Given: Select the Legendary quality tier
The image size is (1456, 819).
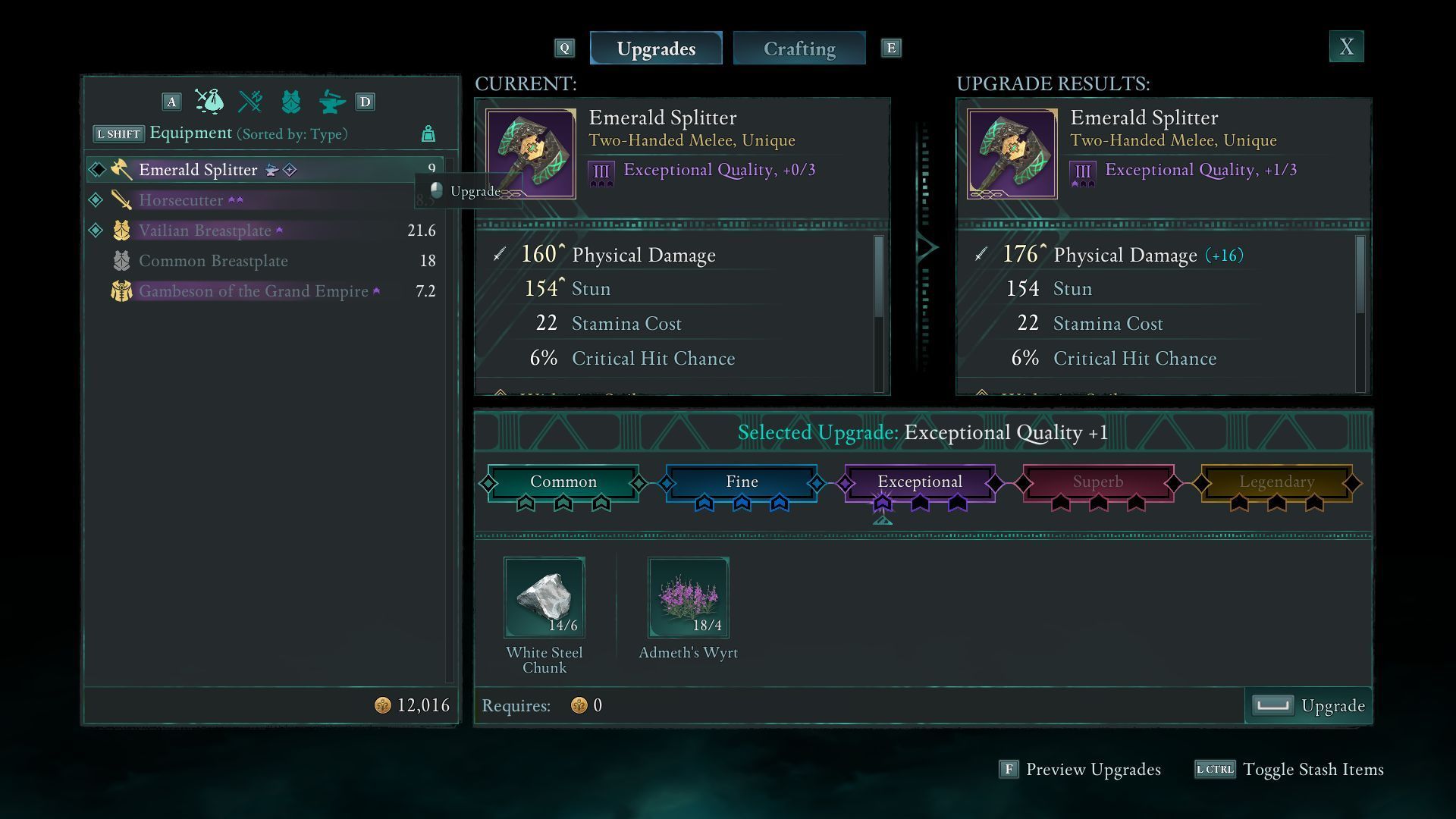Looking at the screenshot, I should (x=1276, y=482).
